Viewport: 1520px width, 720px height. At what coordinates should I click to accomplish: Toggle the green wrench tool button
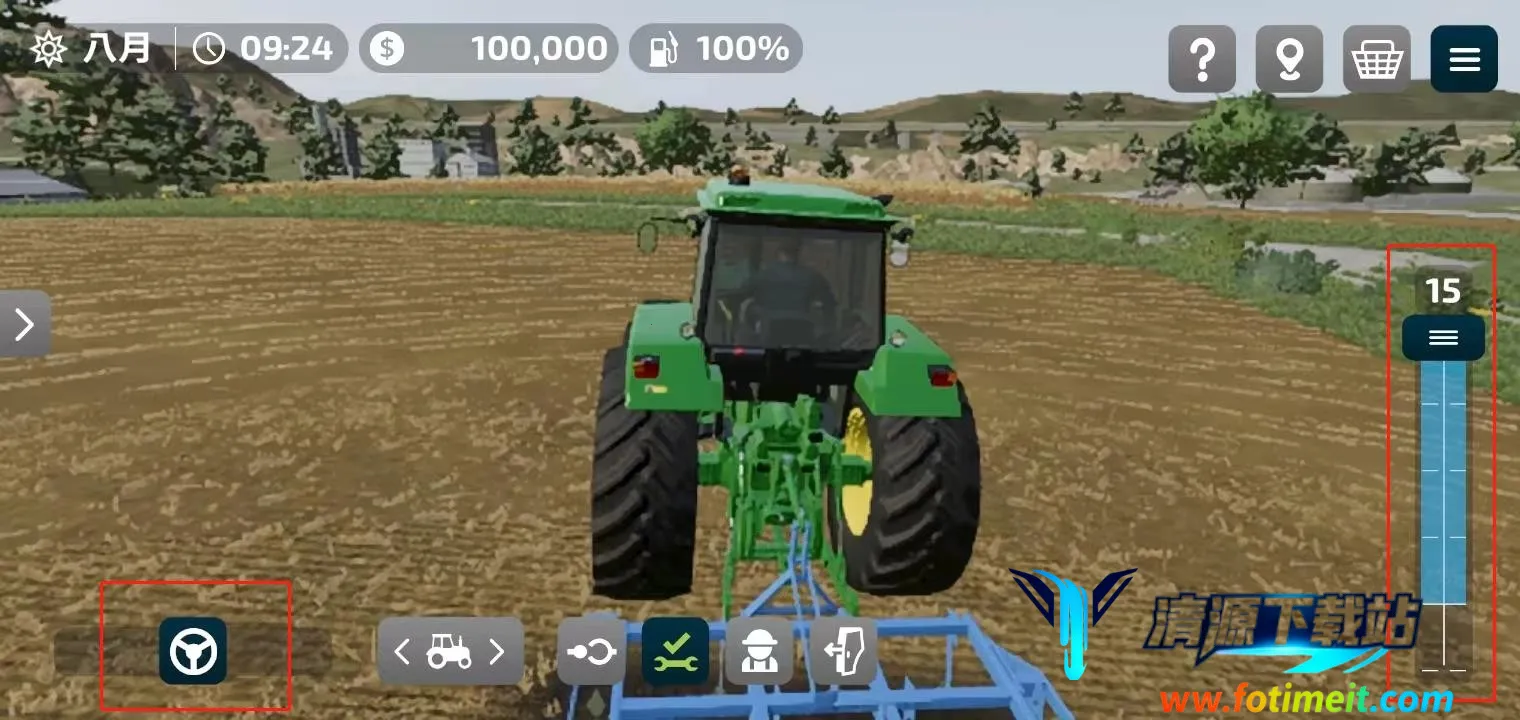(x=675, y=652)
